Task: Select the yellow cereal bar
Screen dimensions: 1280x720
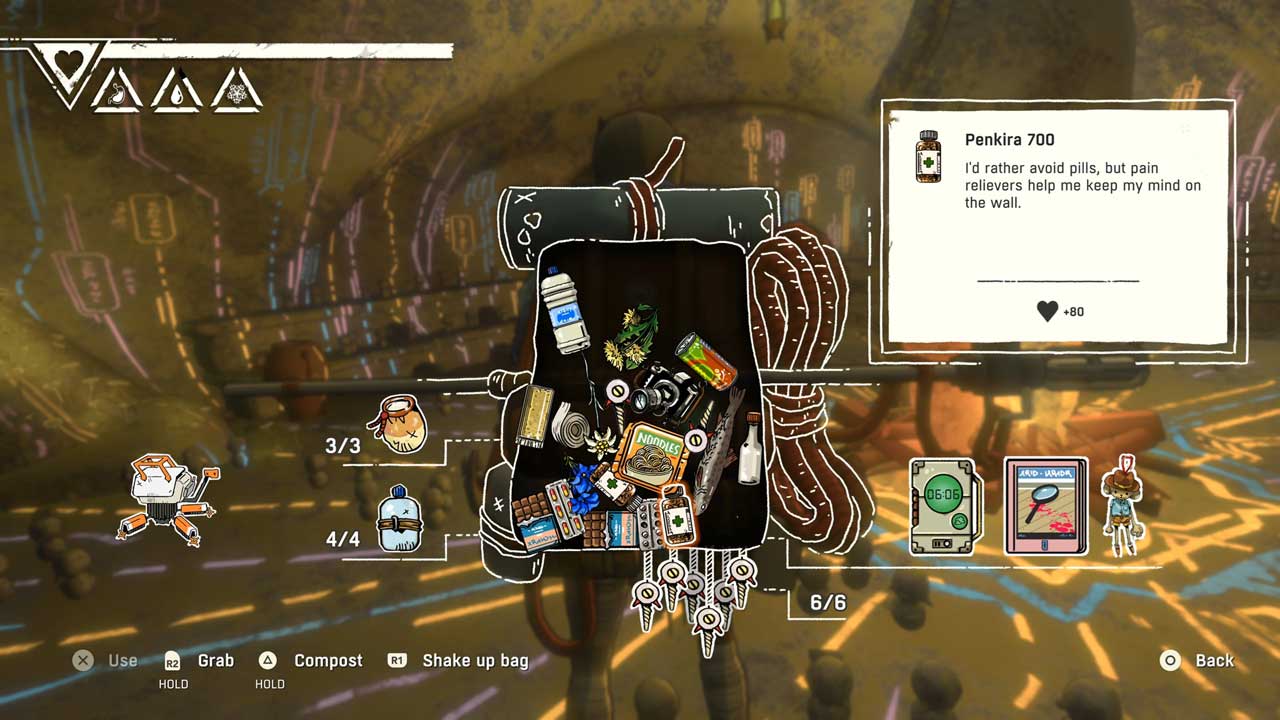Action: pyautogui.click(x=538, y=415)
